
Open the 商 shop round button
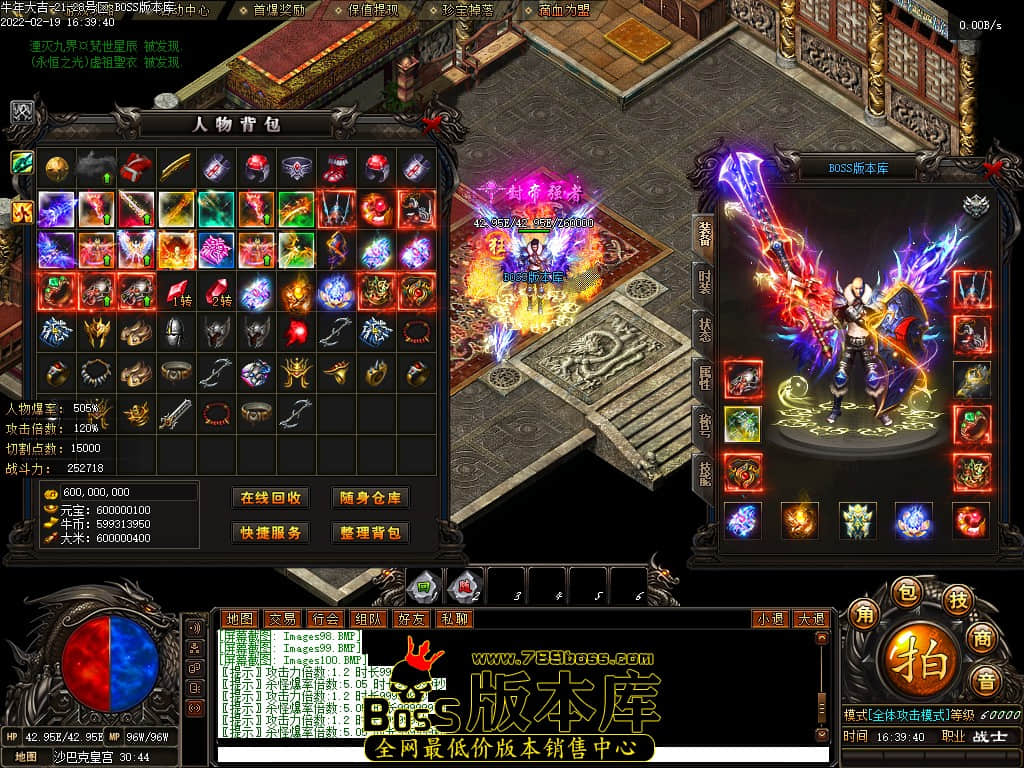point(985,637)
